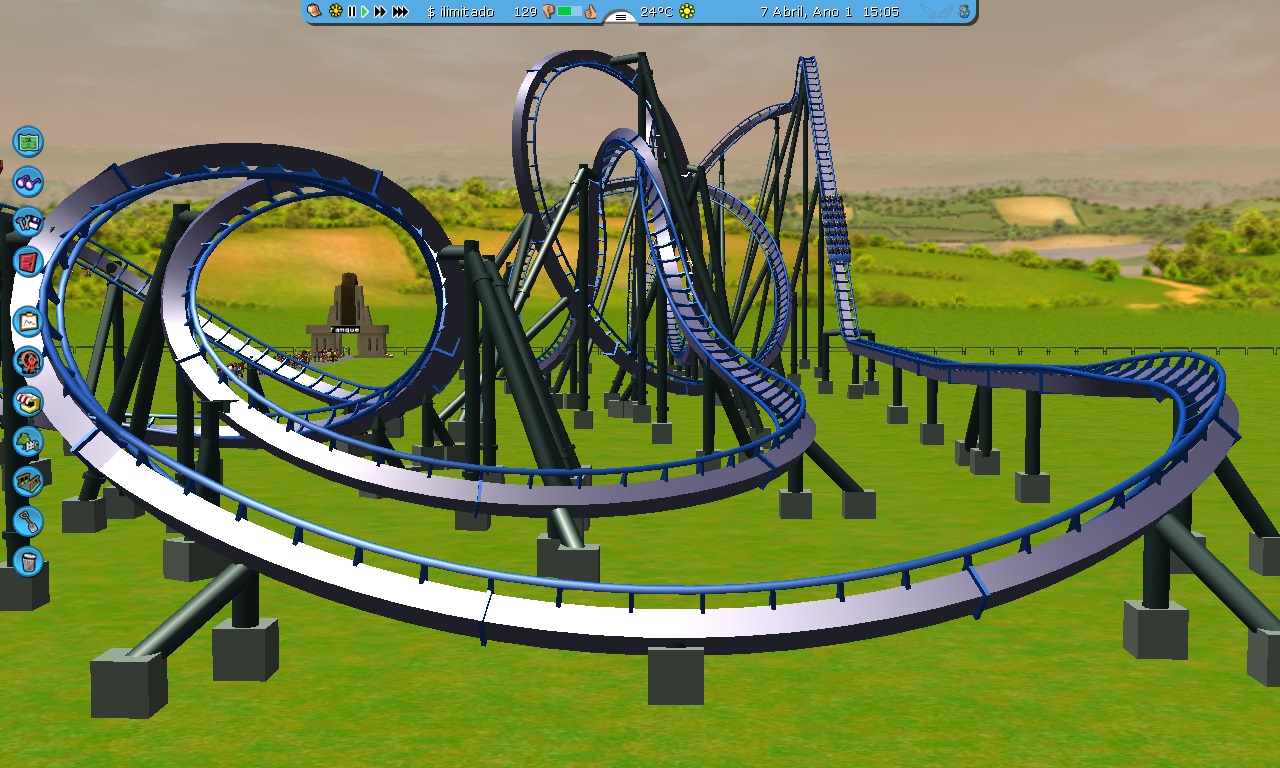Click the guest happiness gauge bar

pyautogui.click(x=570, y=12)
